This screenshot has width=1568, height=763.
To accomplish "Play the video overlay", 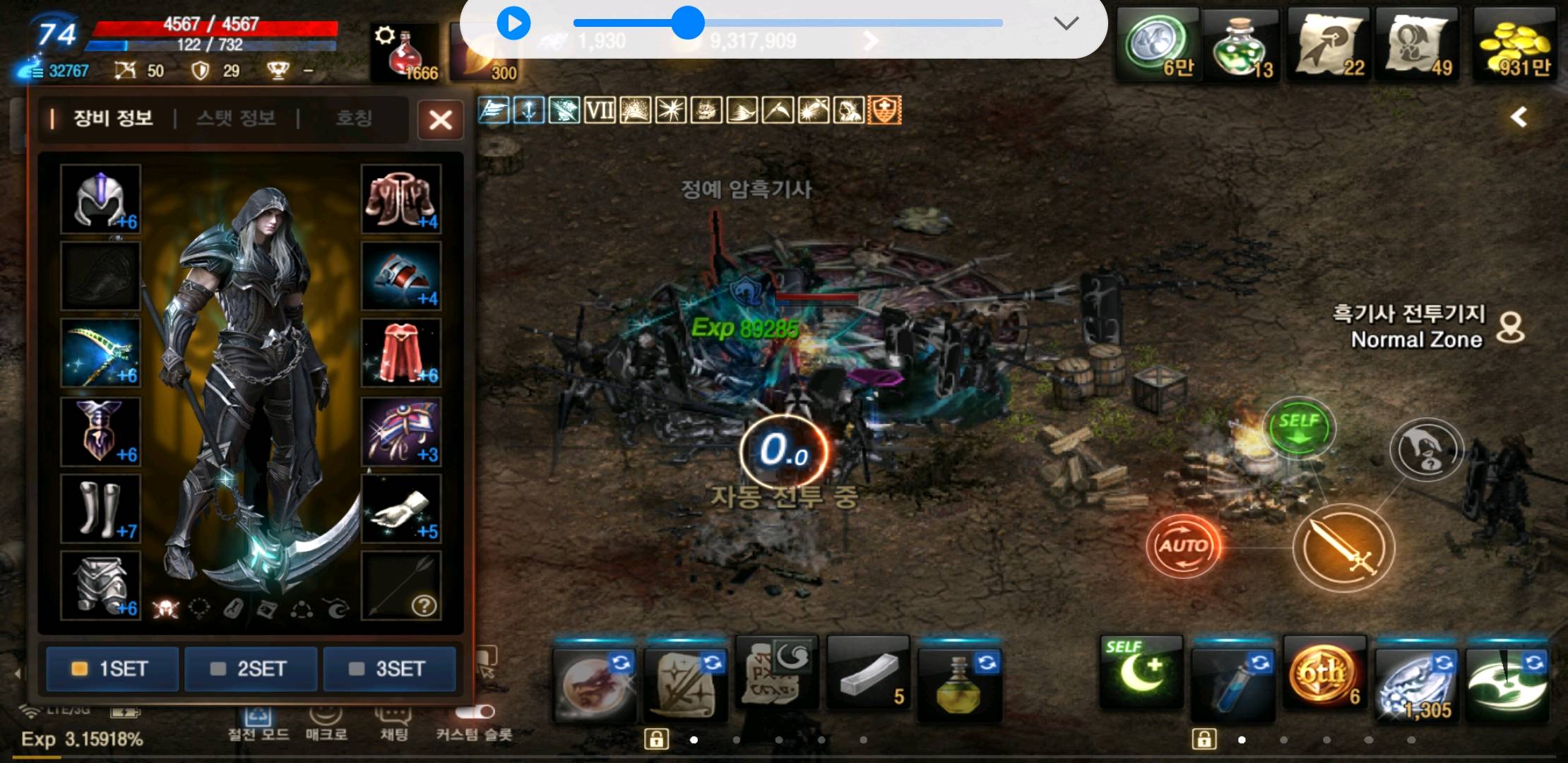I will click(513, 23).
